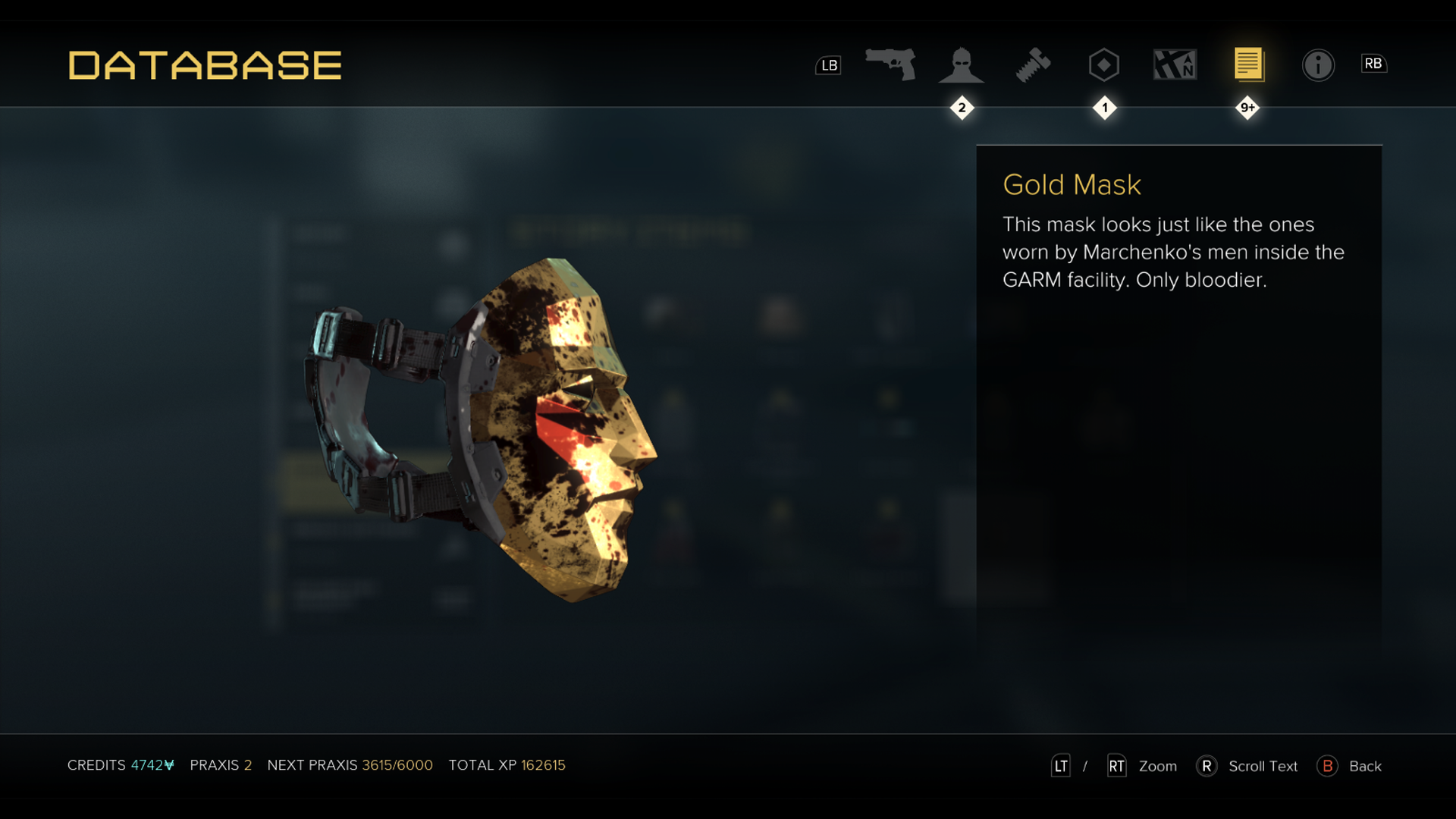The width and height of the screenshot is (1456, 819).
Task: Switch to the hooded figure augmentations tab
Action: pos(961,65)
